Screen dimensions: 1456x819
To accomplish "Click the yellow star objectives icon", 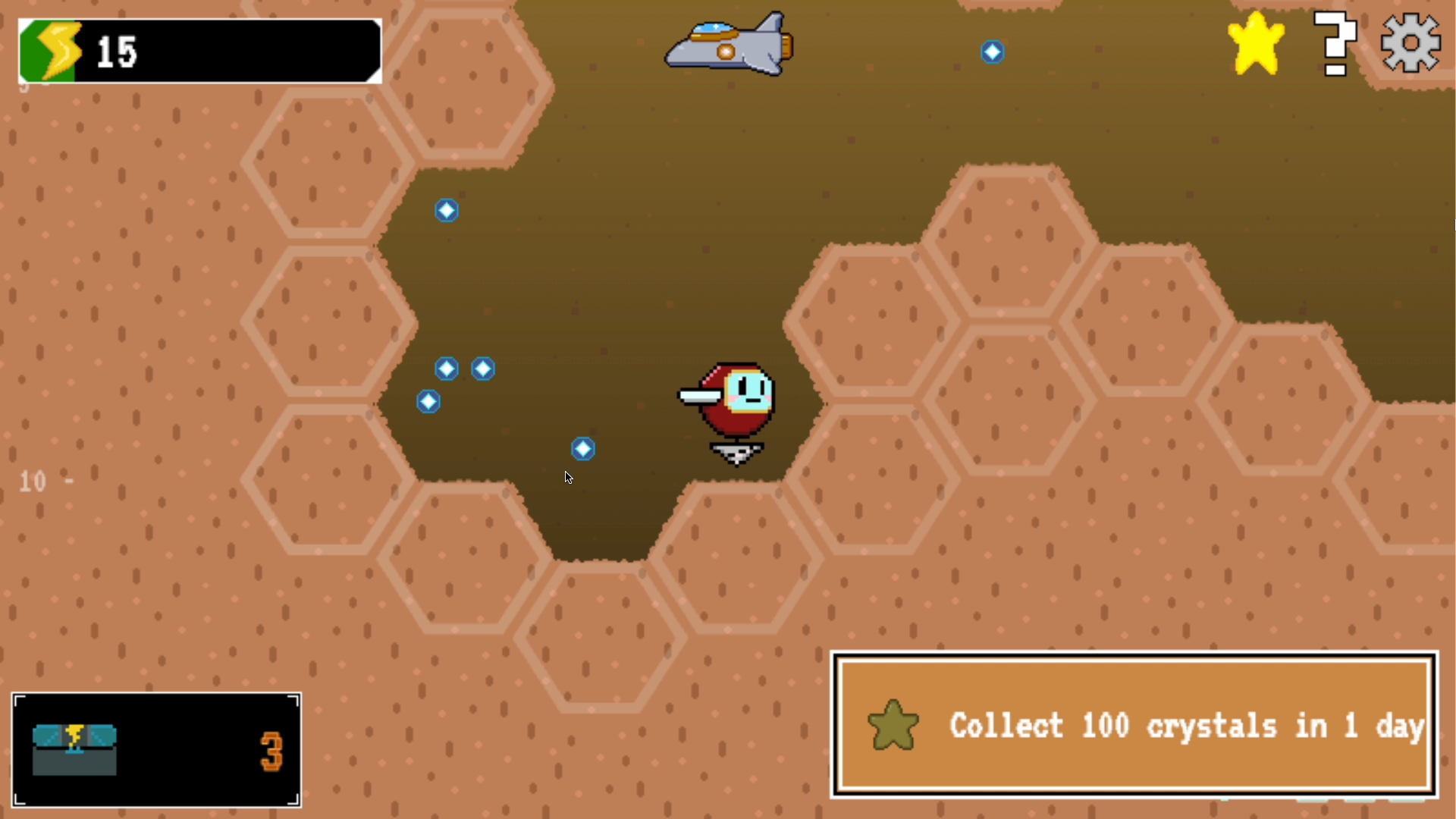I will (x=1256, y=43).
